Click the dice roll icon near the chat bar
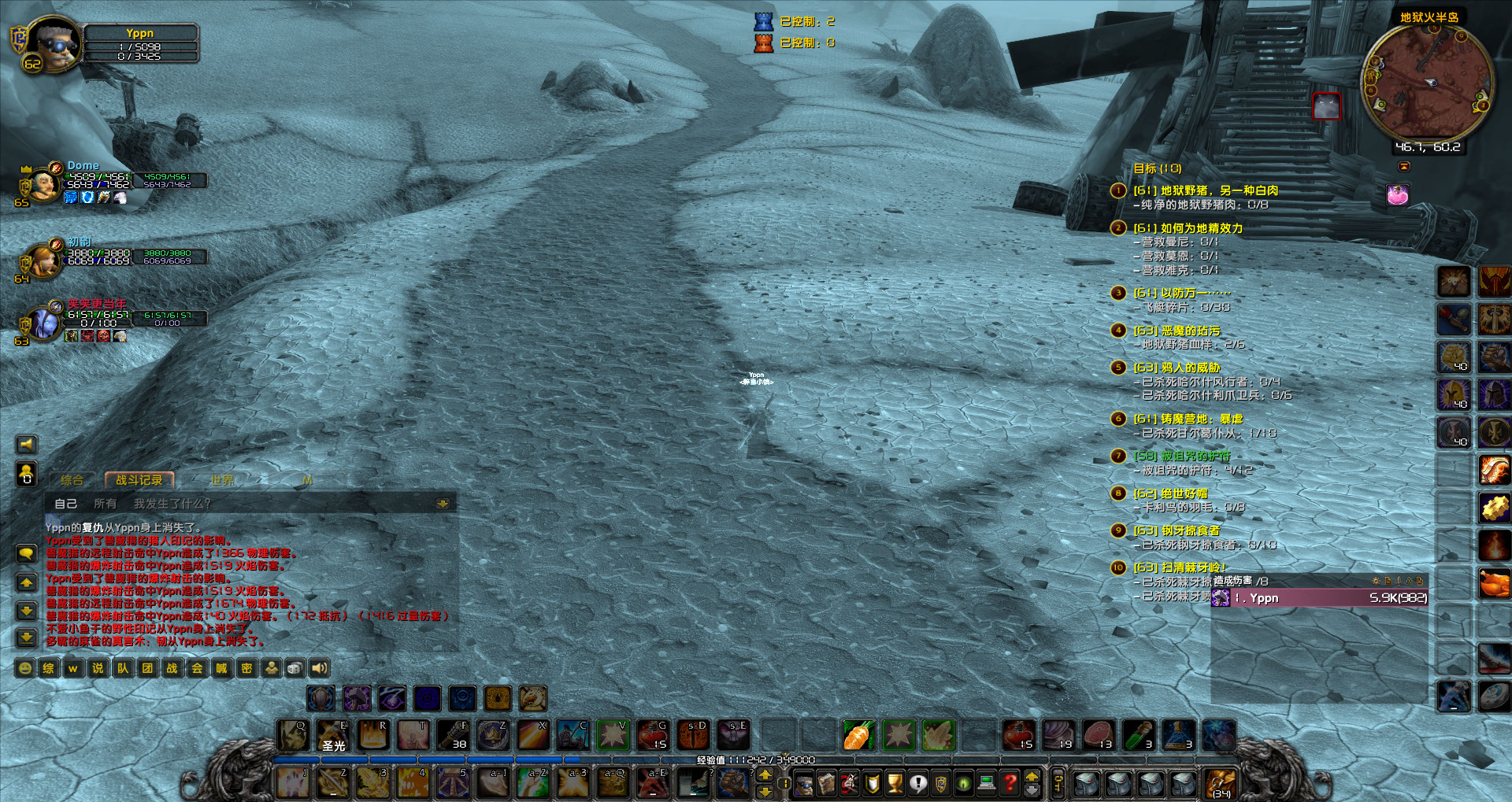 (x=294, y=668)
